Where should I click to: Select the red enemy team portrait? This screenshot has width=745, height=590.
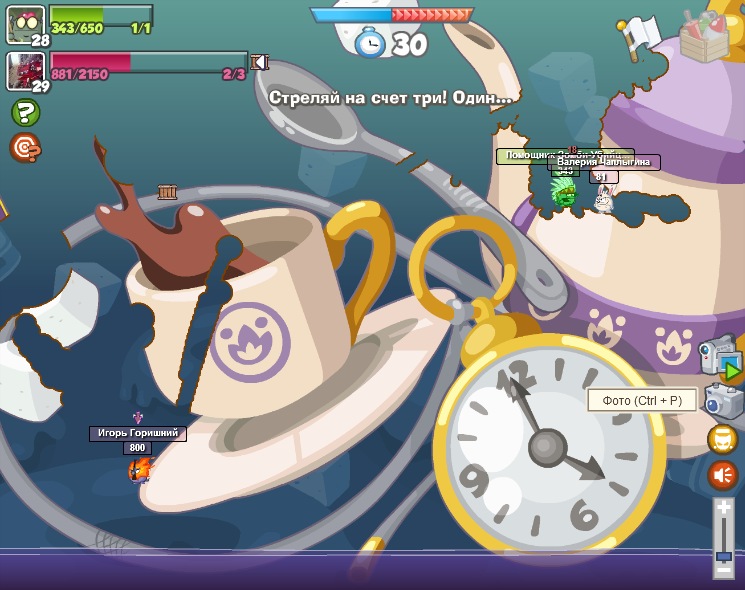pyautogui.click(x=25, y=70)
